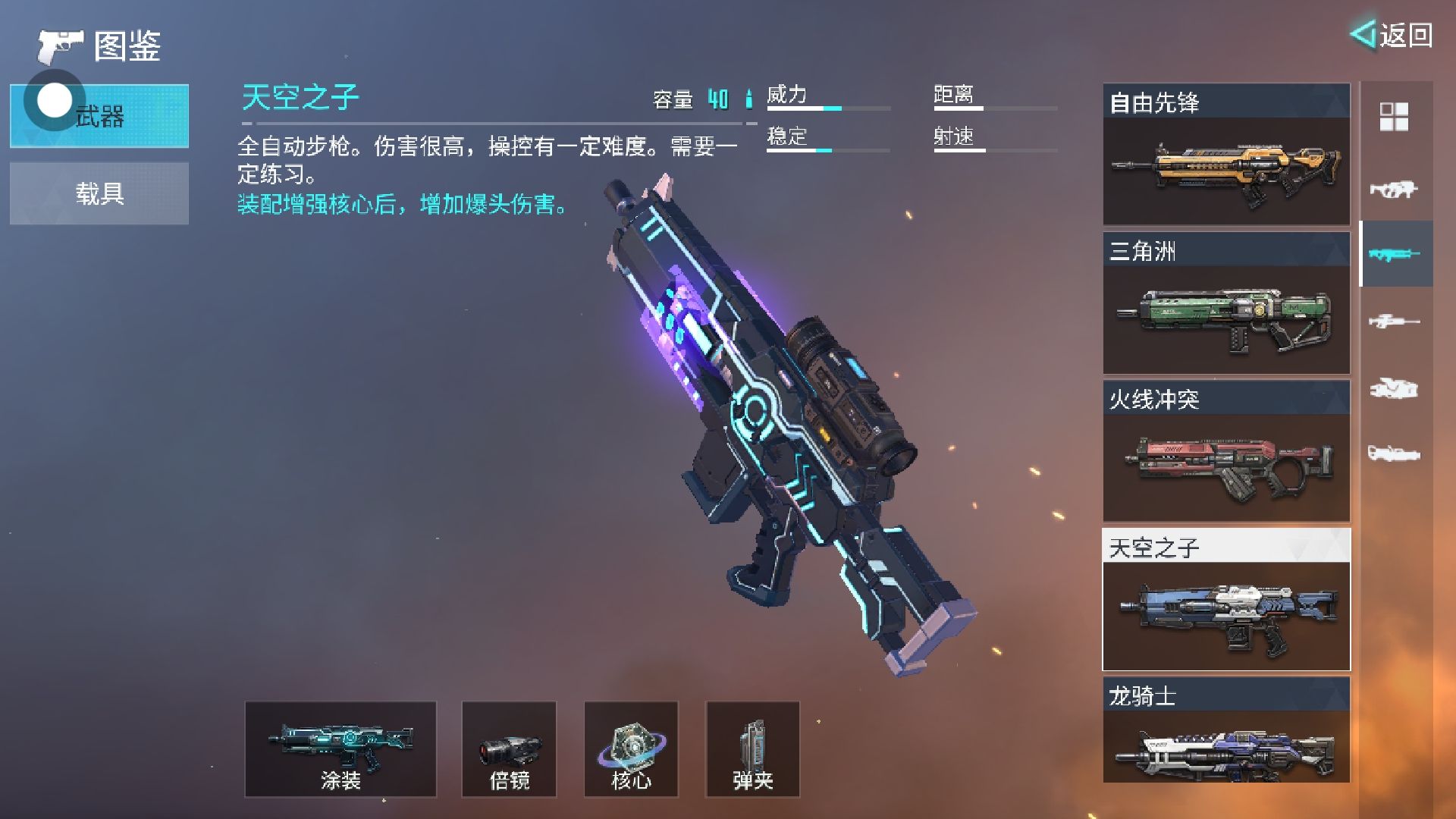Screen dimensions: 1456x819
Task: Select the 天空之子 weapon card
Action: [x=1225, y=600]
